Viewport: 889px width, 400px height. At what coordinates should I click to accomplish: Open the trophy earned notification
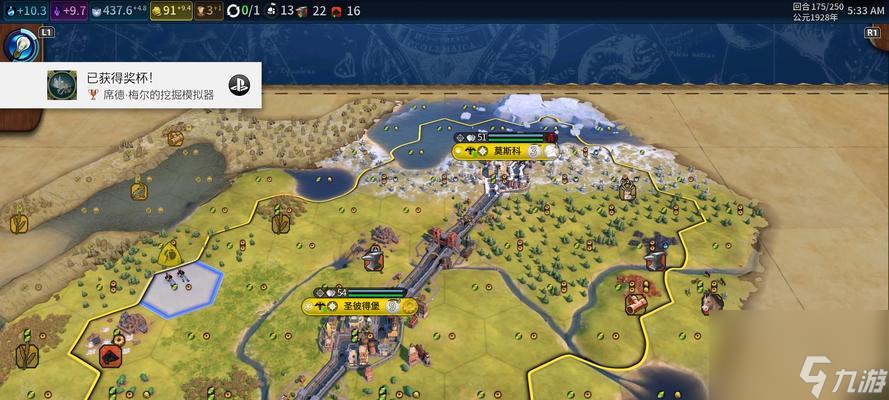pyautogui.click(x=131, y=85)
